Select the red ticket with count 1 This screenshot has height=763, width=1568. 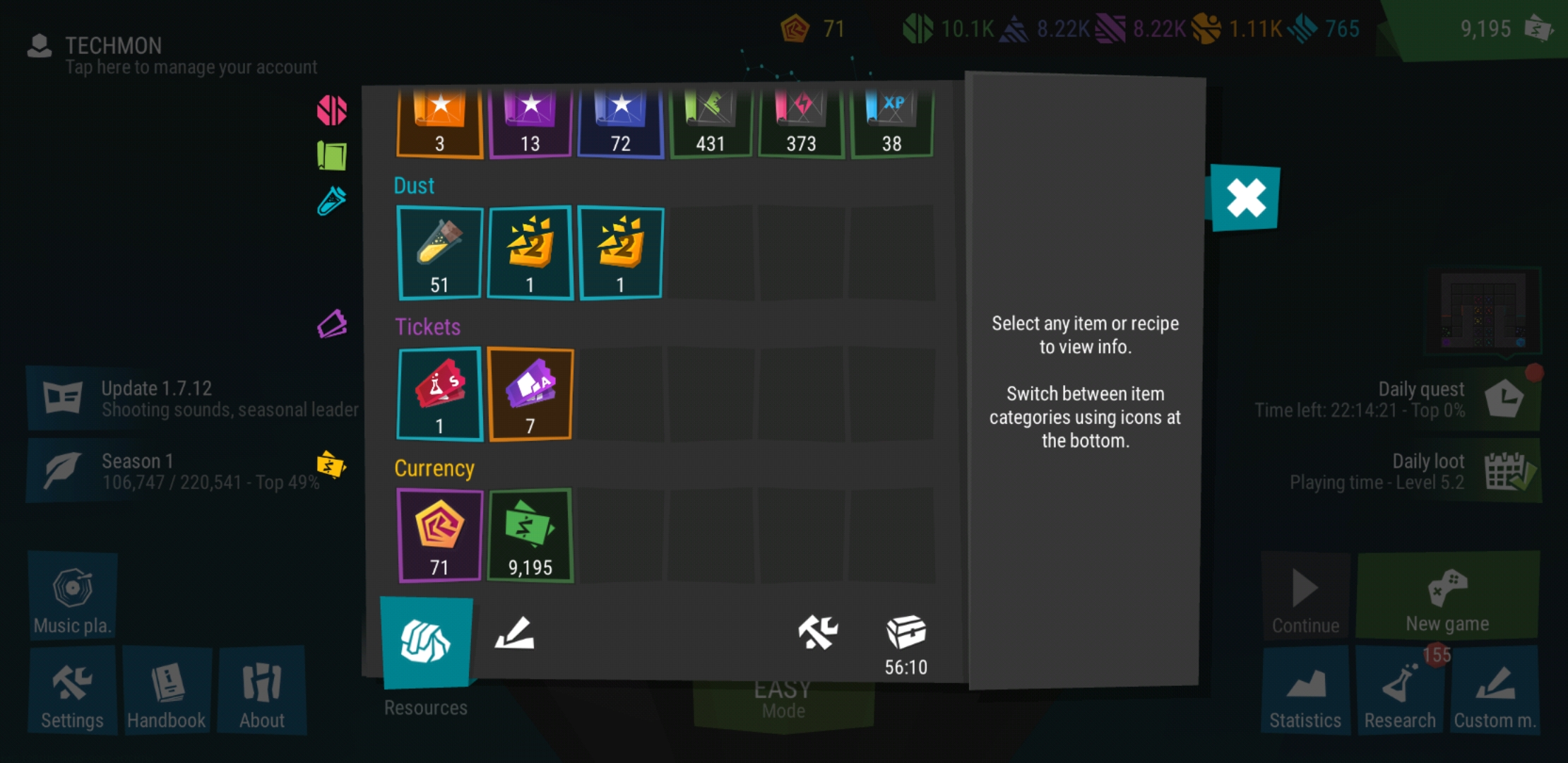coord(439,394)
